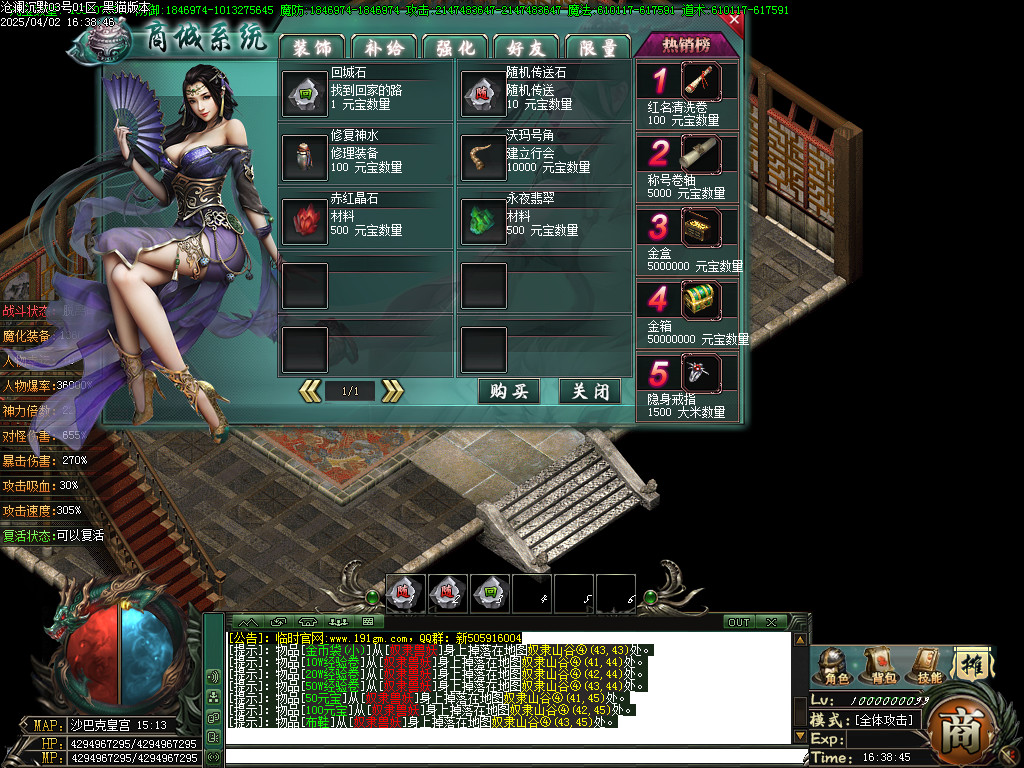The width and height of the screenshot is (1024, 768).
Task: Select the 赤红晶石 red crystal item
Action: (x=304, y=221)
